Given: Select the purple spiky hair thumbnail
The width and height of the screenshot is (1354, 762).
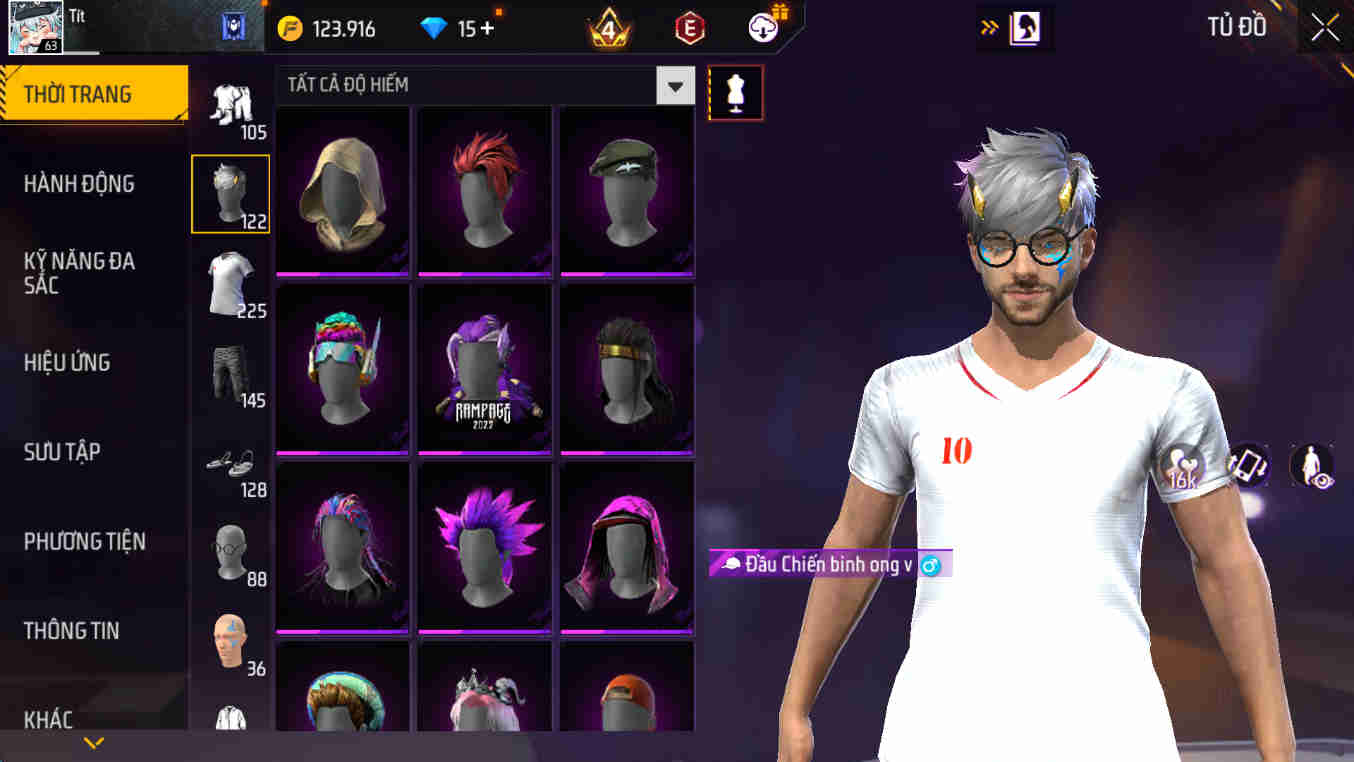Looking at the screenshot, I should pyautogui.click(x=484, y=547).
